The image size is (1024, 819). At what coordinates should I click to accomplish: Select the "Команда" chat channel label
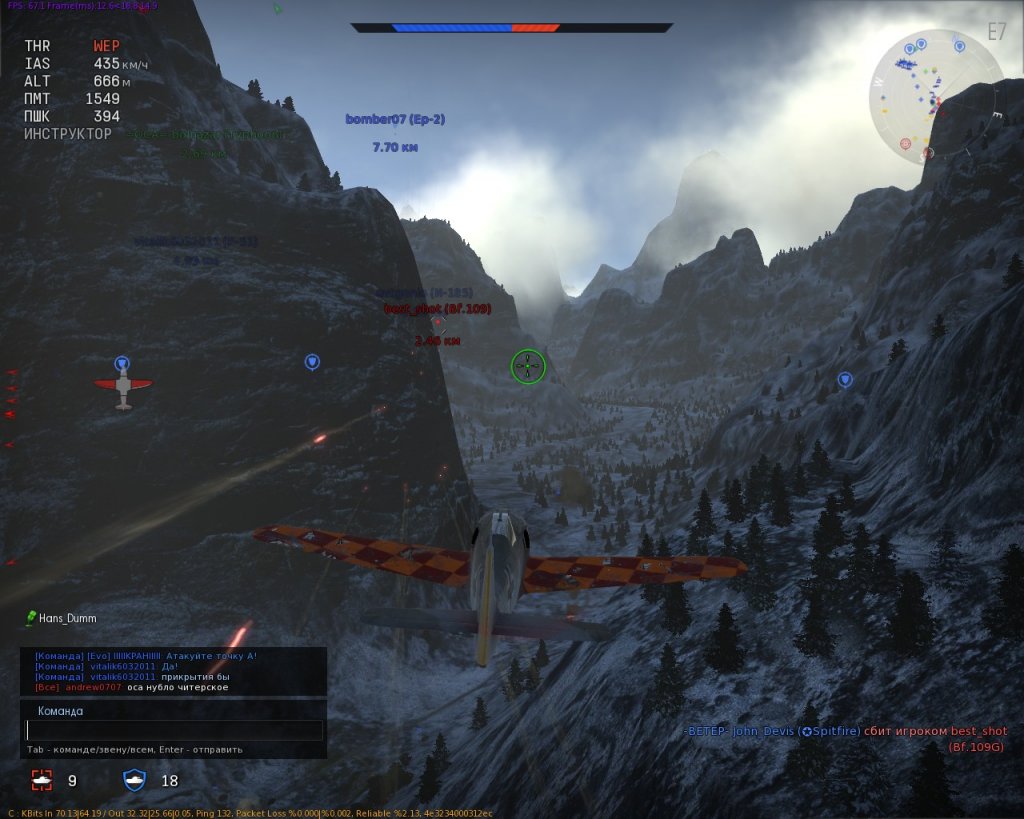click(x=60, y=711)
